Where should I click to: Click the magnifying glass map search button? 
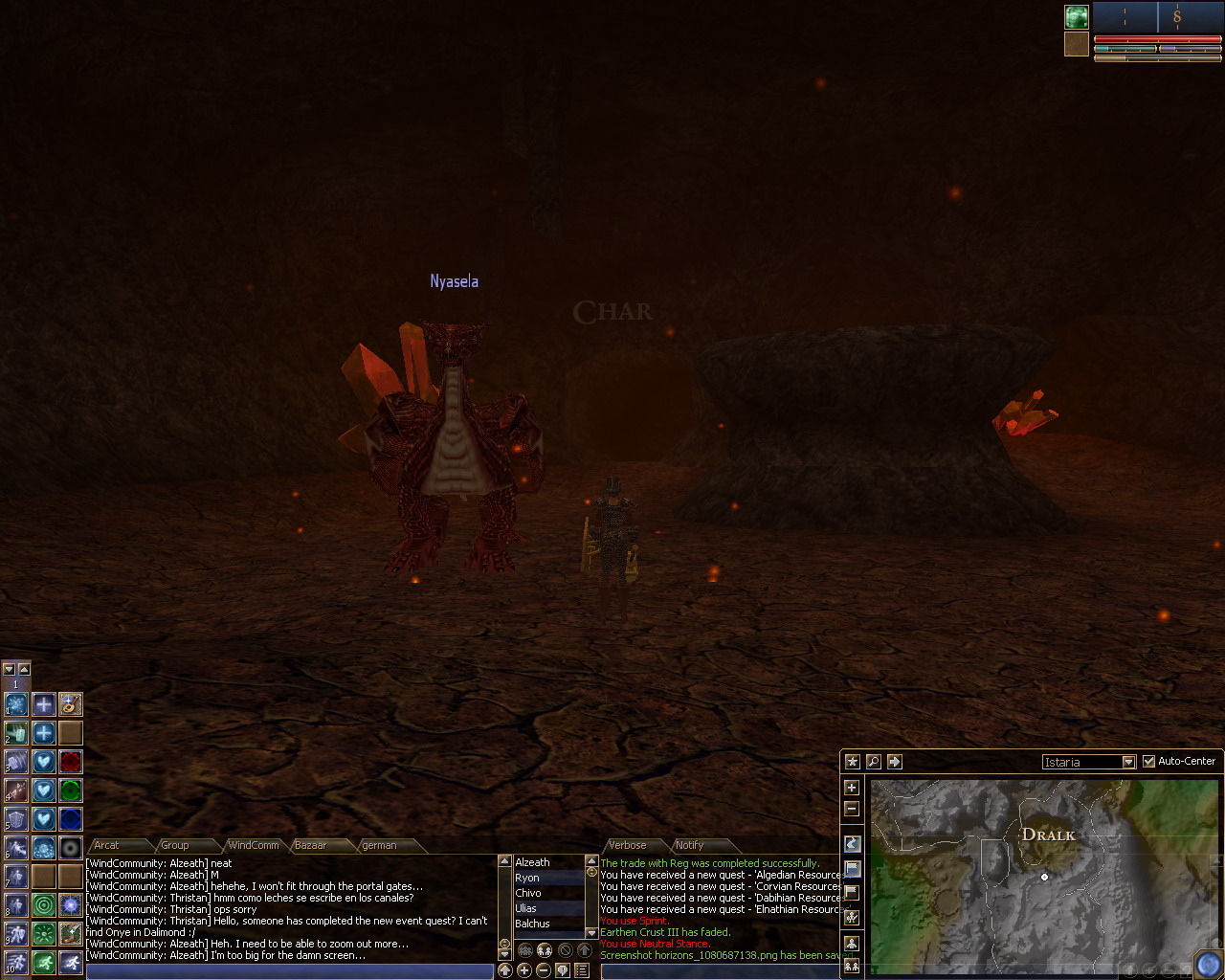point(873,762)
